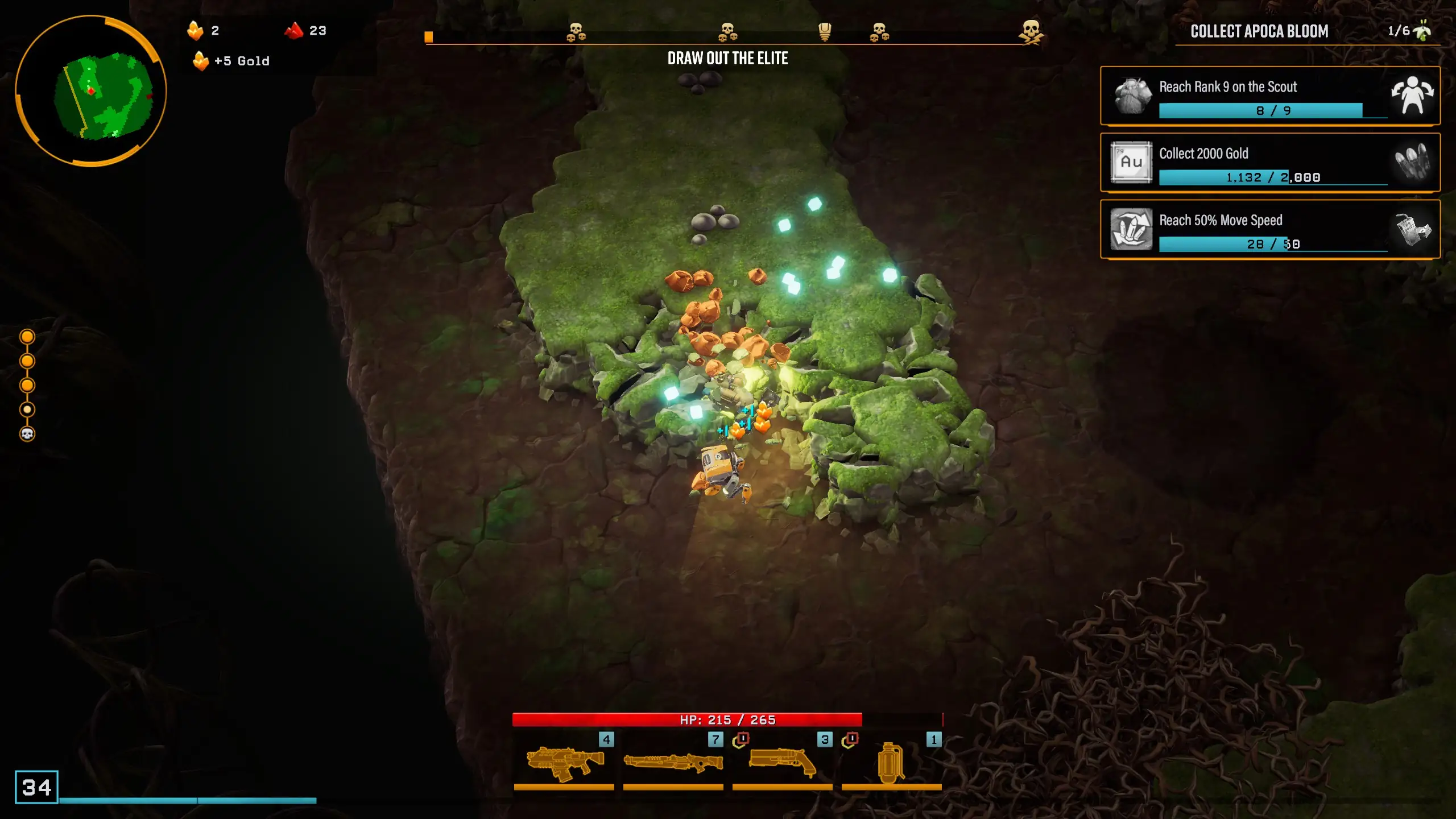Open the Collect 2000 Gold goal
Viewport: 1456px width, 819px height.
(x=1270, y=163)
